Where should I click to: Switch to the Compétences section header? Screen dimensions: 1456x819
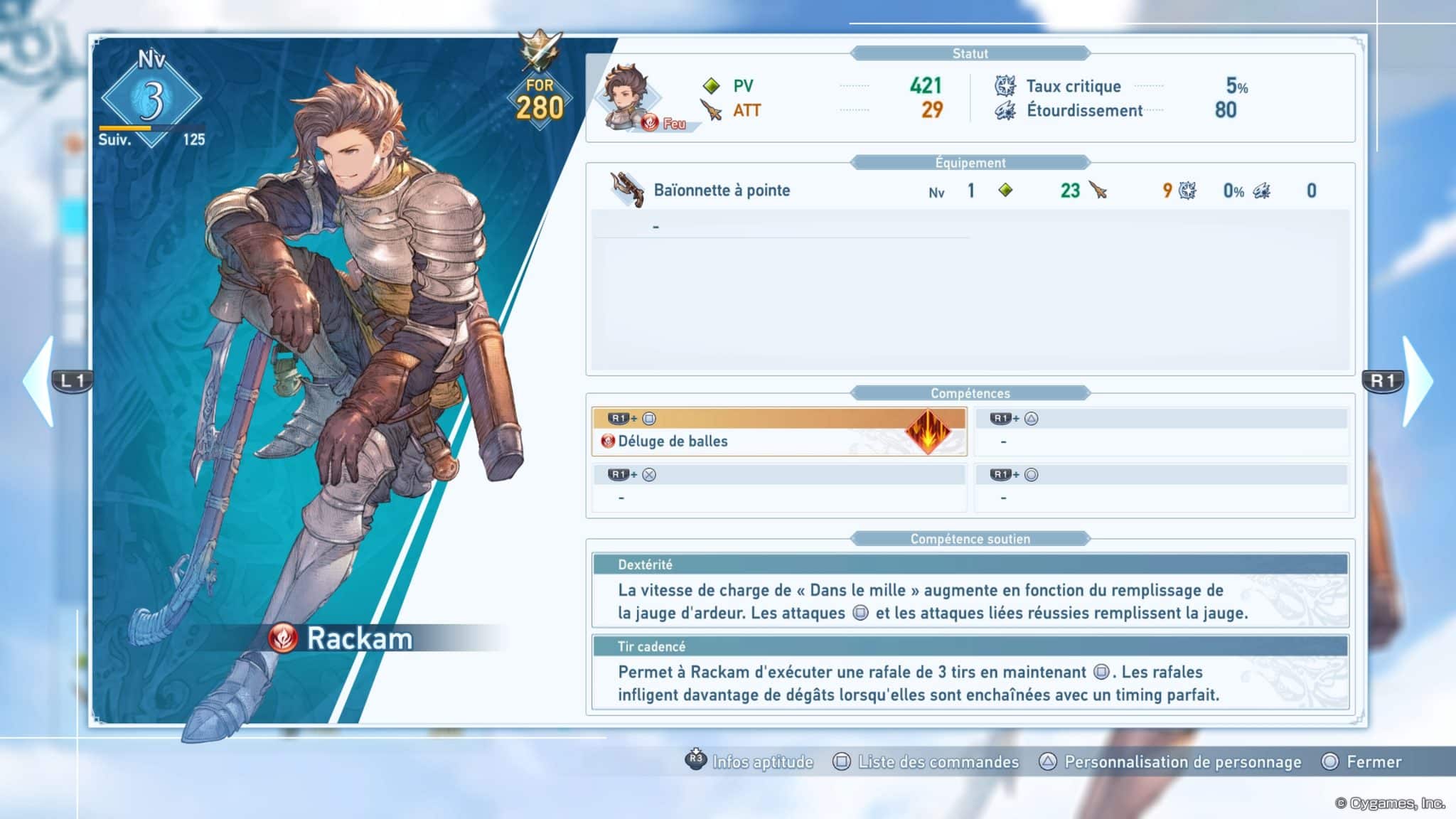pyautogui.click(x=971, y=392)
